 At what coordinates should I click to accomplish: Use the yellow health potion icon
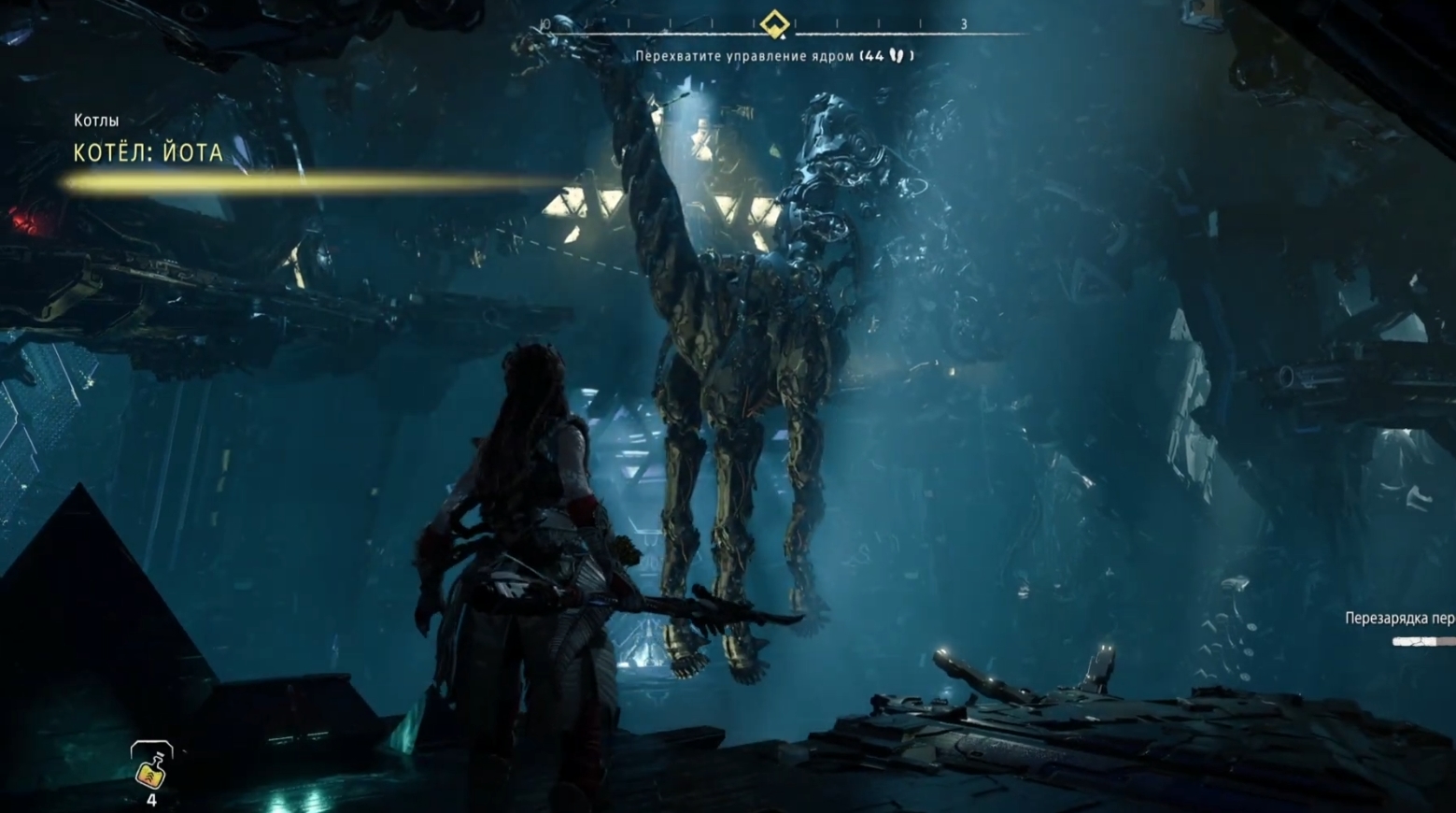151,768
